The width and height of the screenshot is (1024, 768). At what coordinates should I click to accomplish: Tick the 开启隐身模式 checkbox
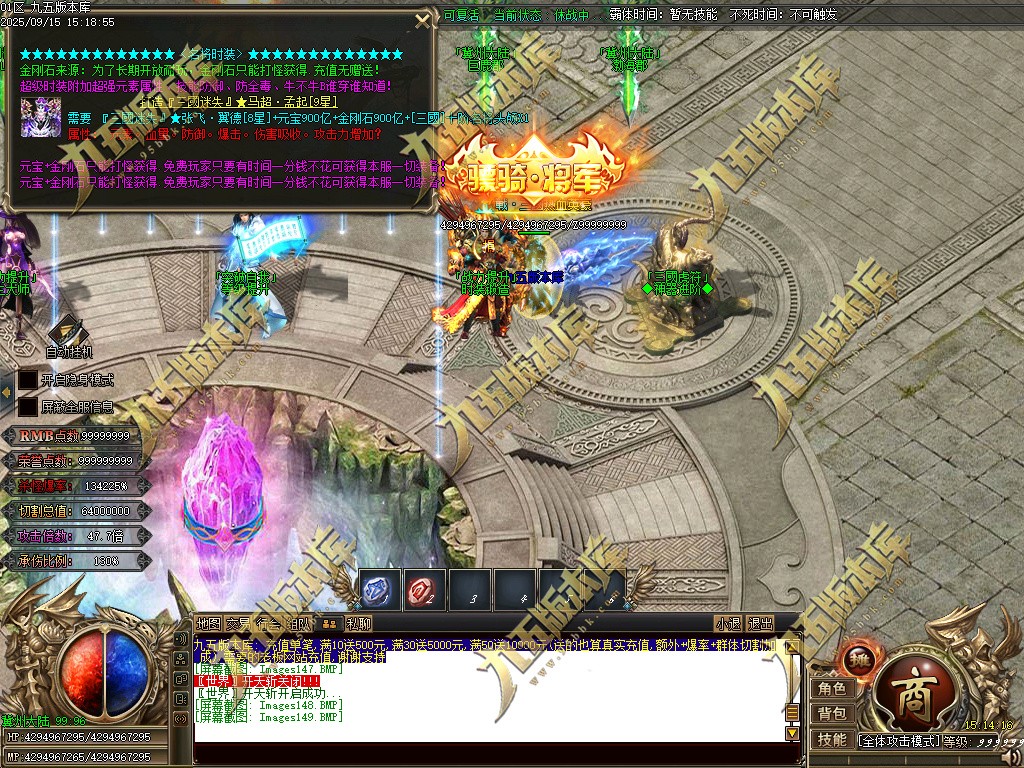click(28, 380)
